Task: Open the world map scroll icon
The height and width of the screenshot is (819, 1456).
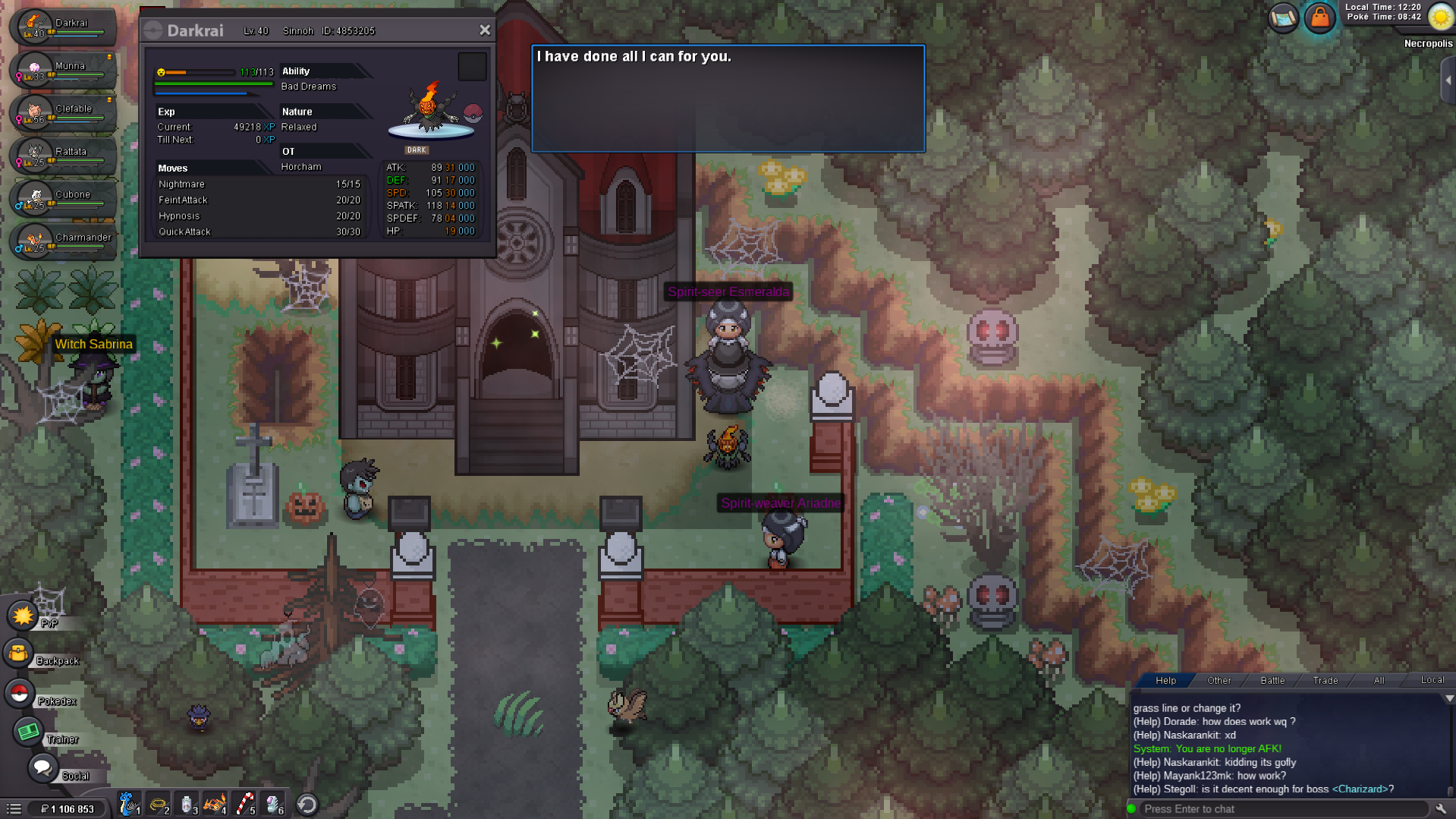Action: click(x=1283, y=17)
